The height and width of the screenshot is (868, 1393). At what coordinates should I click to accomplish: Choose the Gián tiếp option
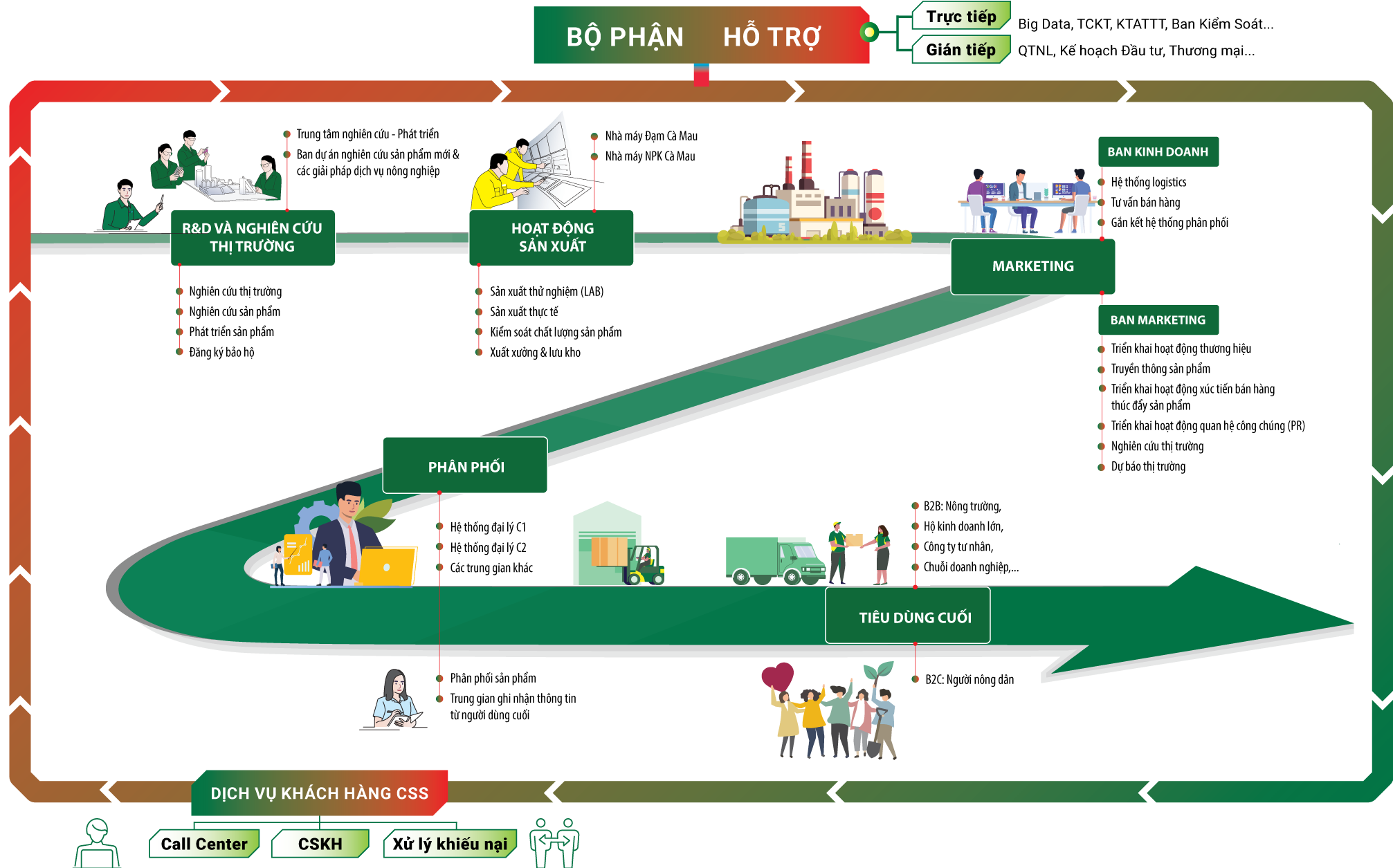[x=960, y=50]
